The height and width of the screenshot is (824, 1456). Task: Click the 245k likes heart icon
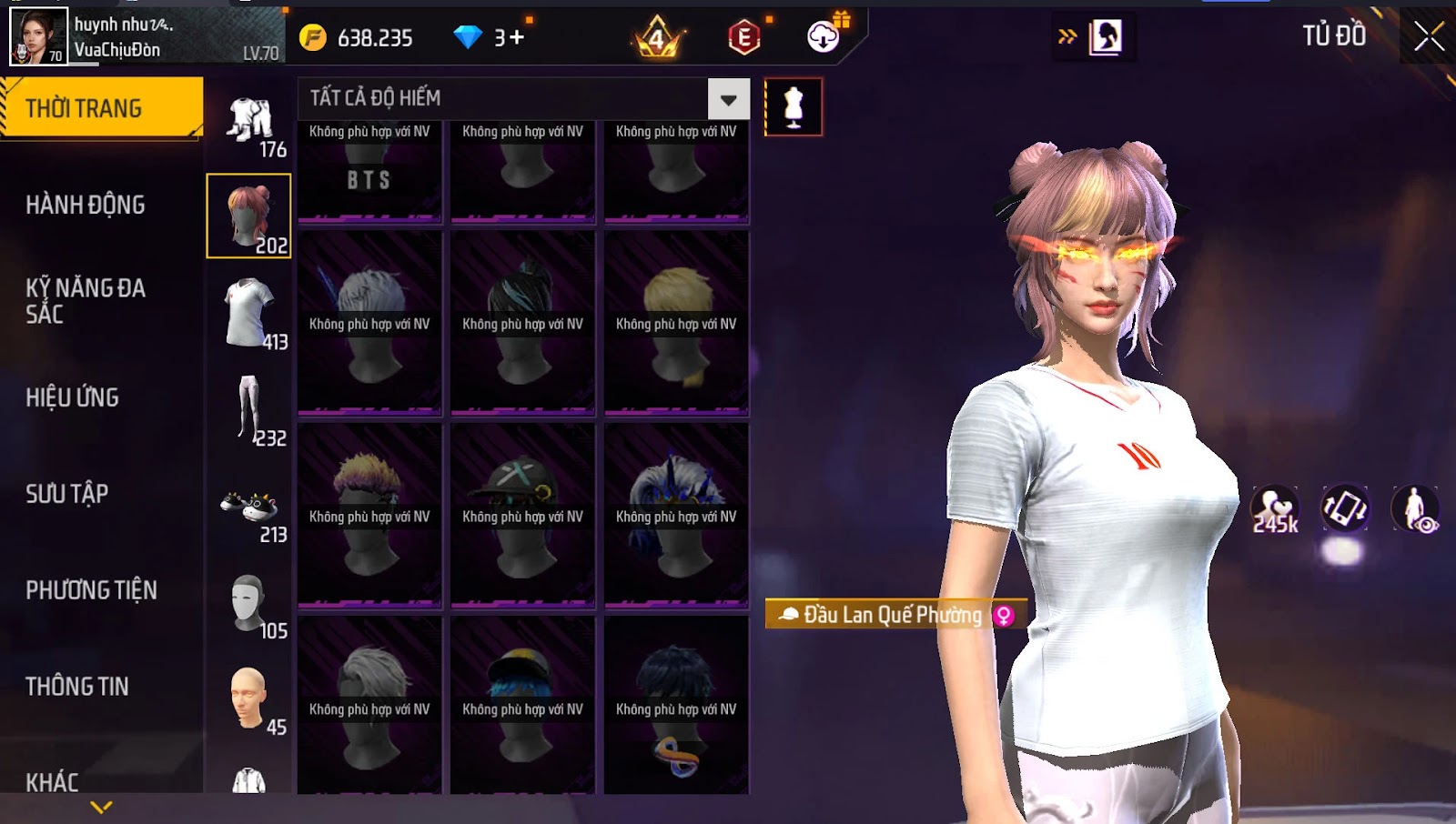(x=1274, y=509)
